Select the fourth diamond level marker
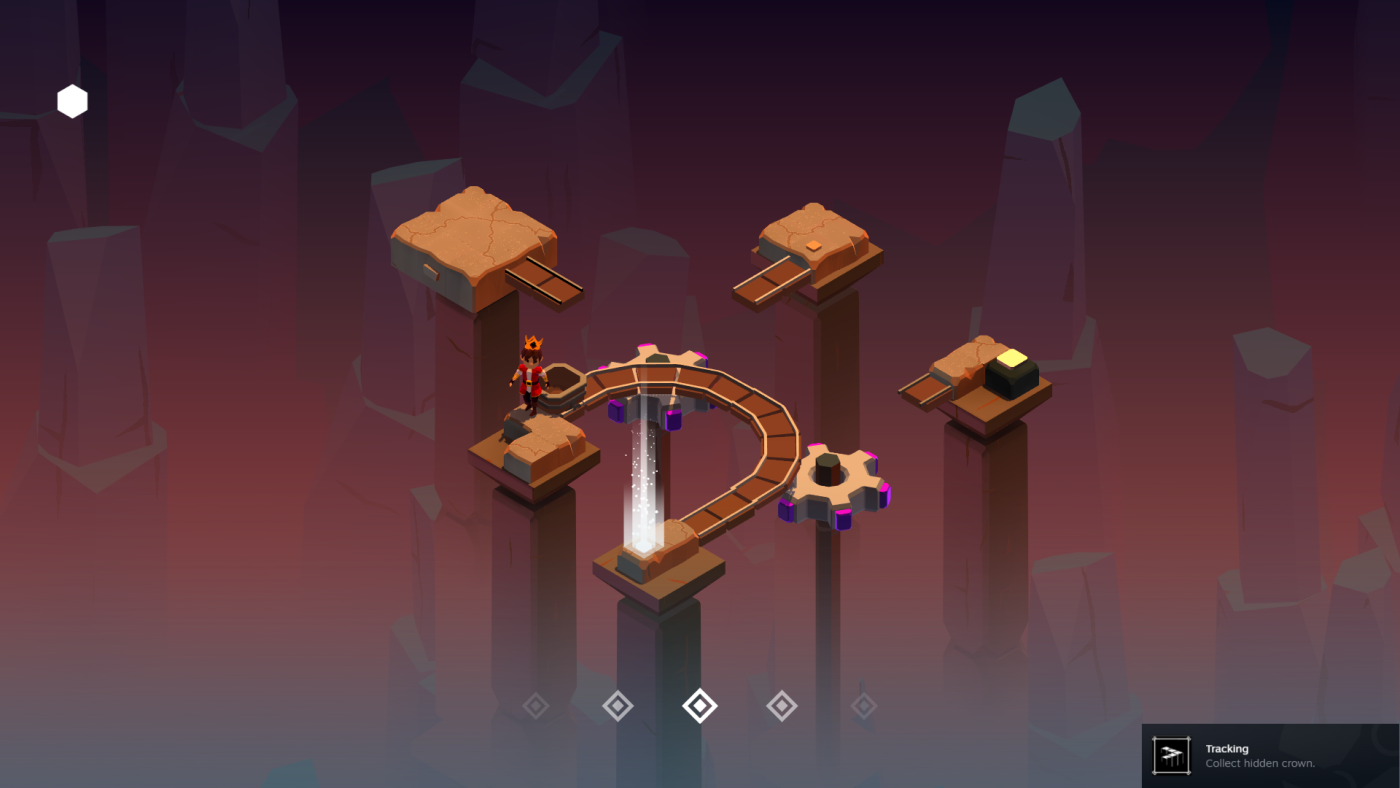 [781, 705]
